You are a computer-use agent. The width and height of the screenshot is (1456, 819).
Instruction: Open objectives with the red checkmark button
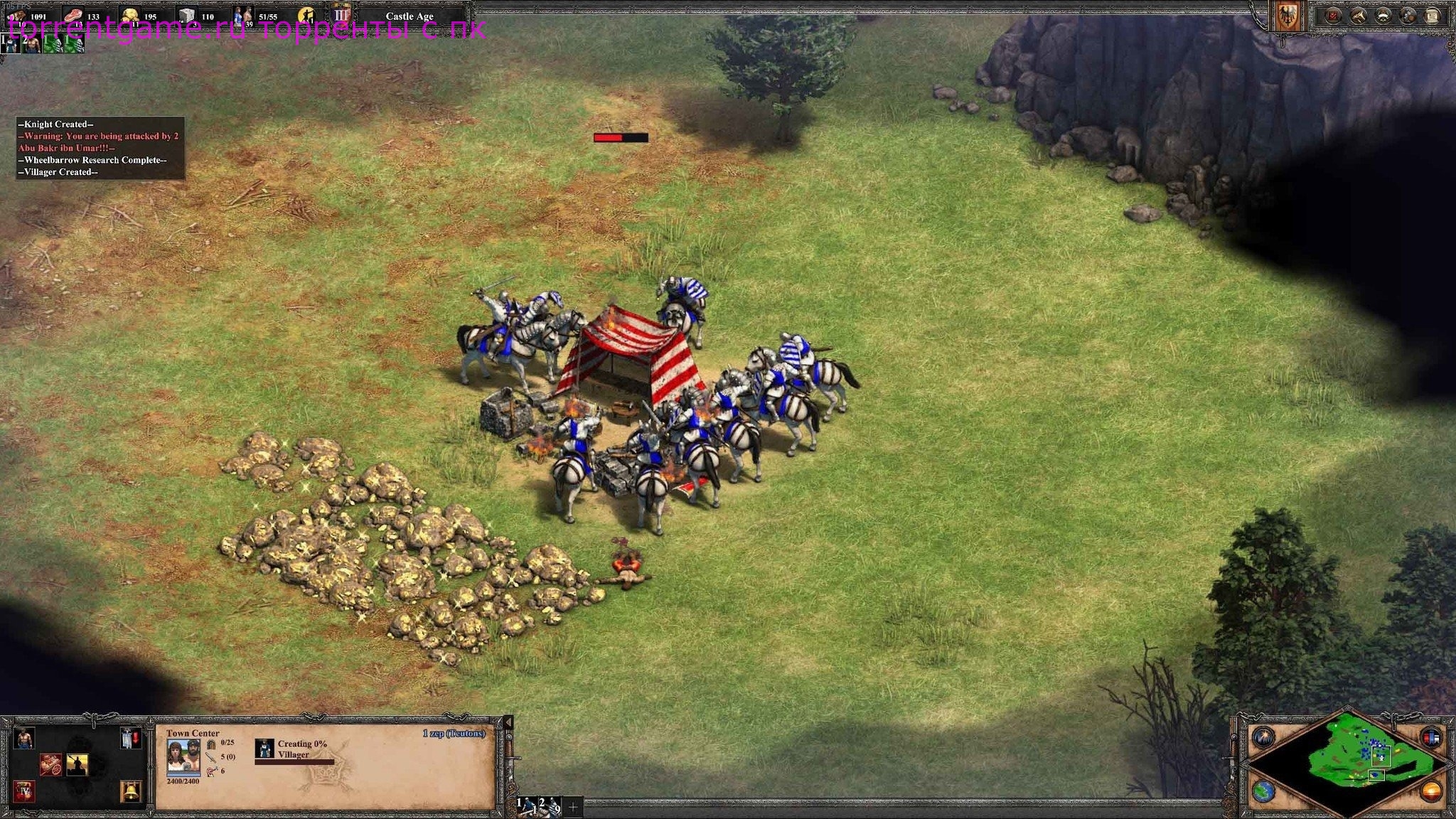1332,15
